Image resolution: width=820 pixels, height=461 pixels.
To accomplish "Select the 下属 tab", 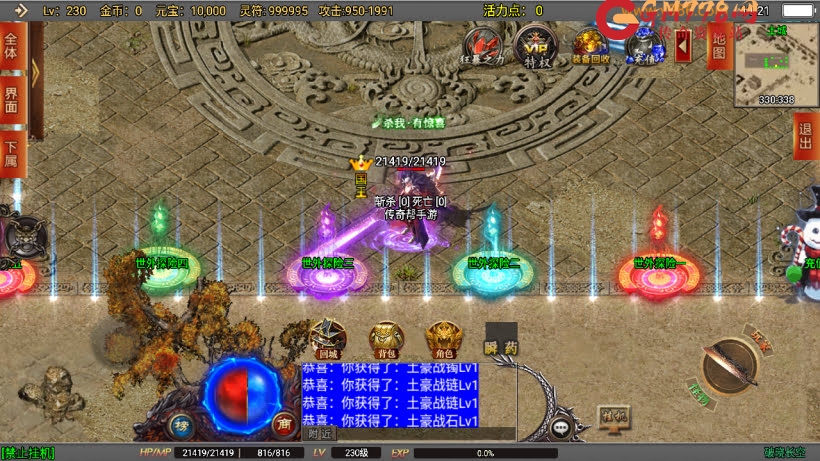I will click(12, 153).
